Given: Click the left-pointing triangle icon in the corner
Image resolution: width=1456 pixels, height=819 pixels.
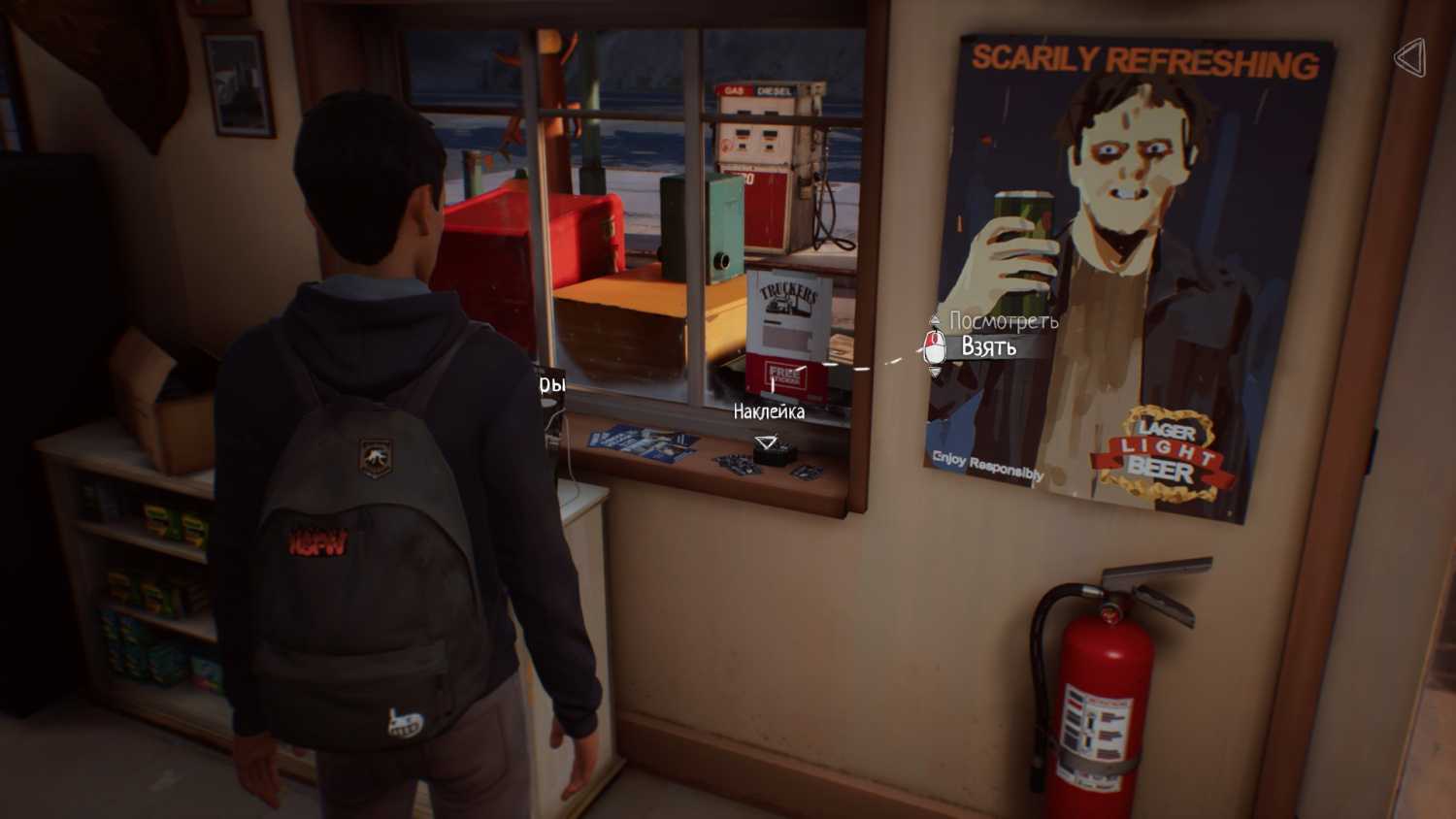Looking at the screenshot, I should point(1409,58).
